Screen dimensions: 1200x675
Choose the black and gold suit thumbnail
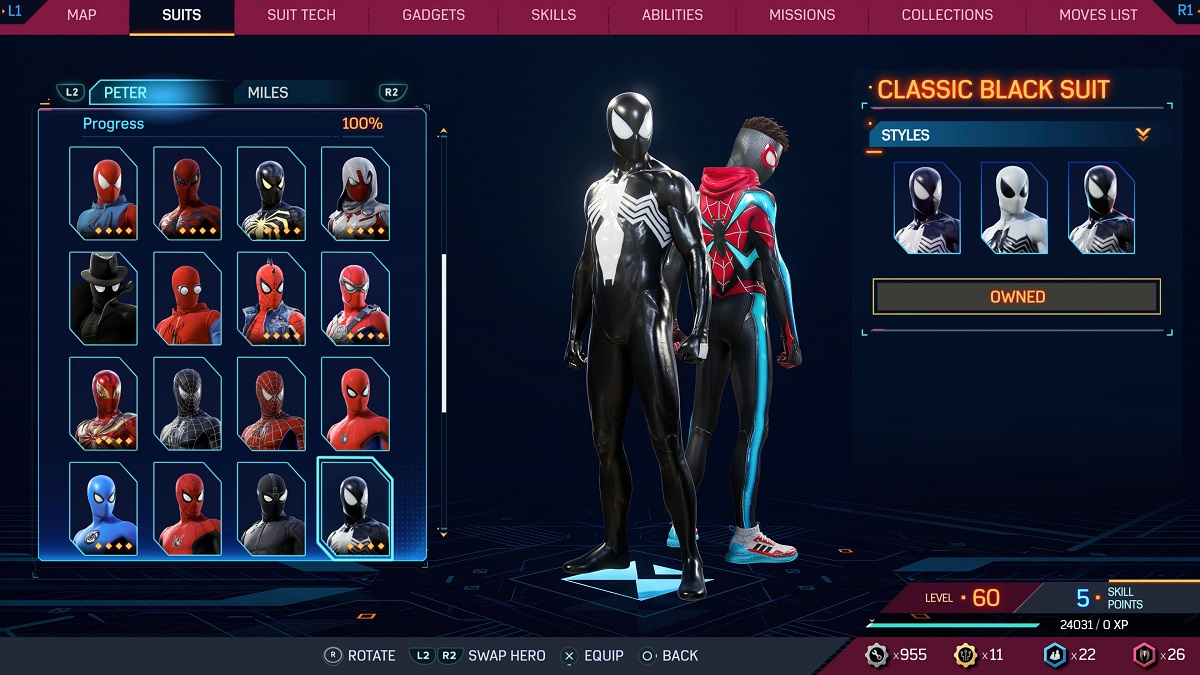click(271, 194)
